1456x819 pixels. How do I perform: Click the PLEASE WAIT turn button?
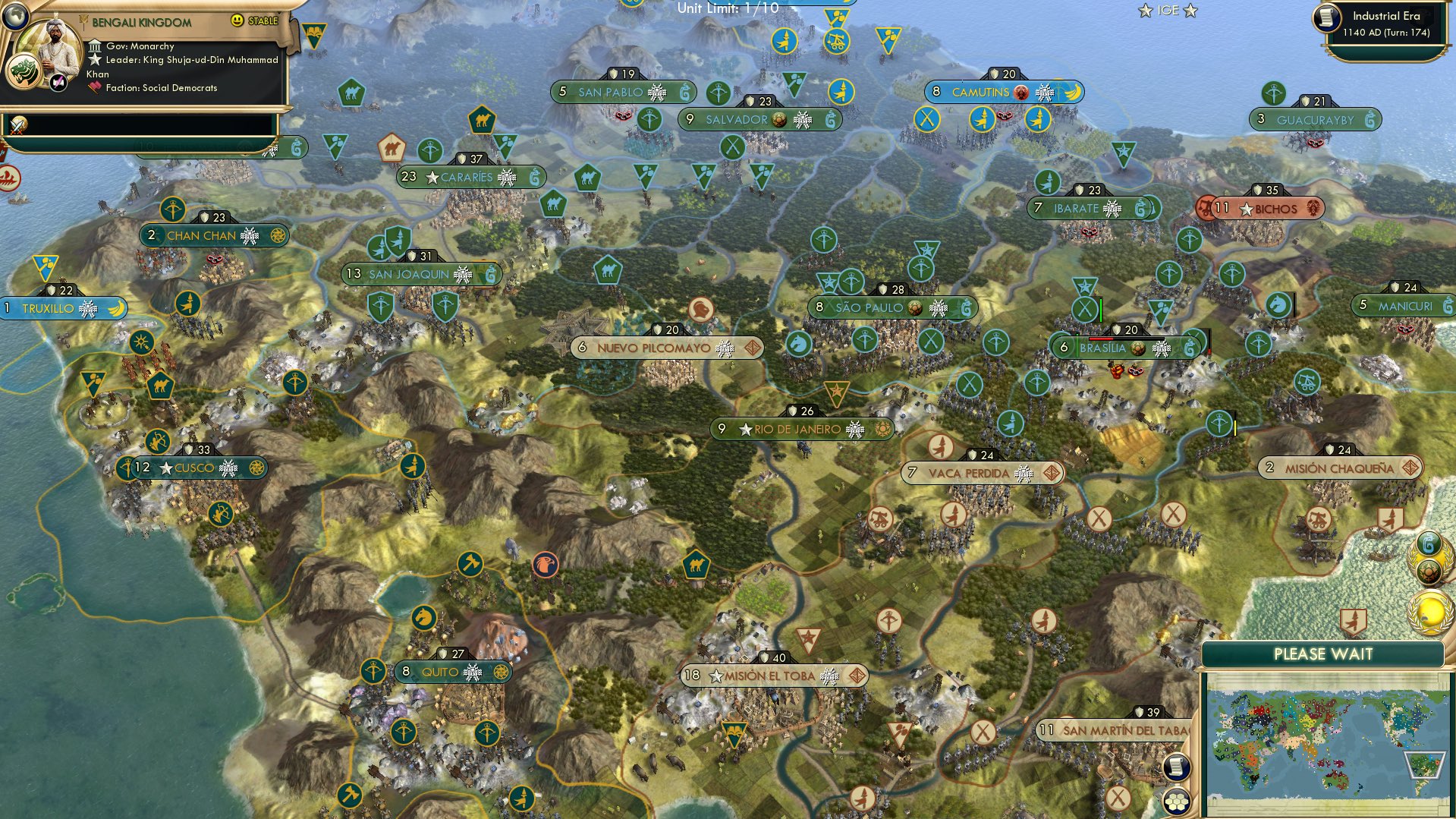tap(1322, 654)
